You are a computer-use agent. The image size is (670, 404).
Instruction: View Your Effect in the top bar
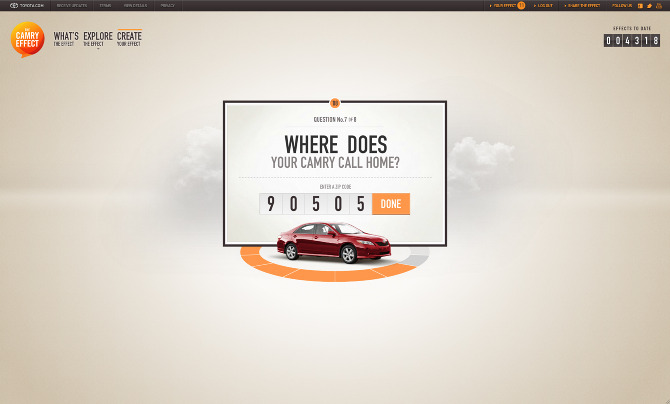click(x=506, y=5)
